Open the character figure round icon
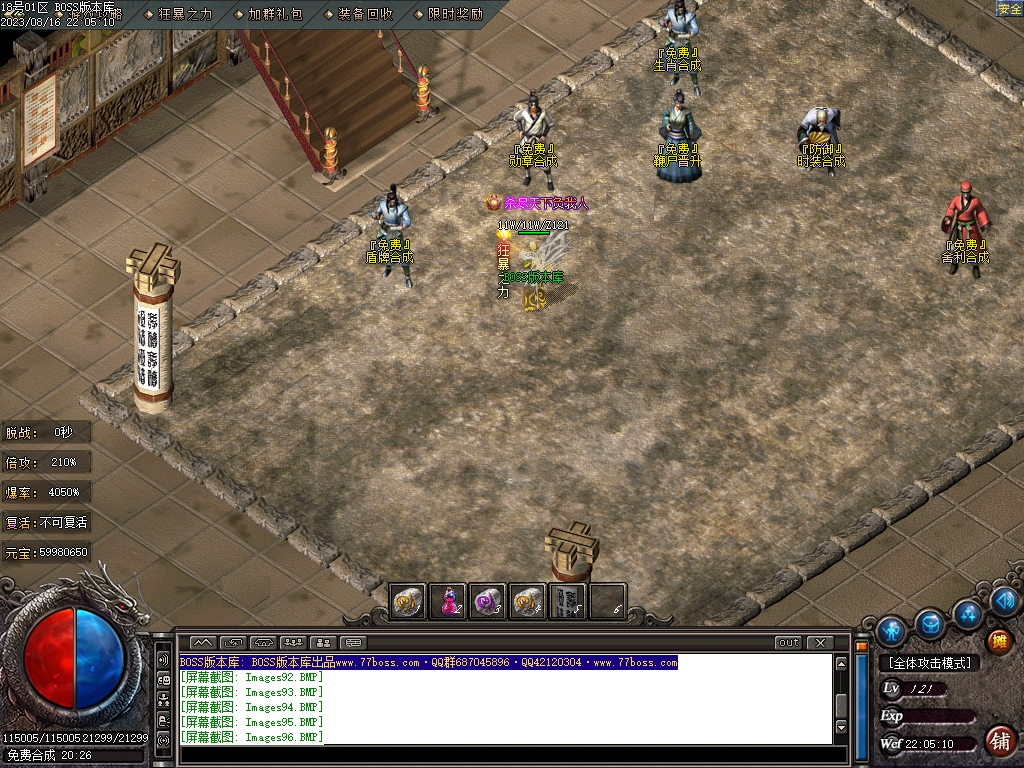1024x768 pixels. [891, 631]
